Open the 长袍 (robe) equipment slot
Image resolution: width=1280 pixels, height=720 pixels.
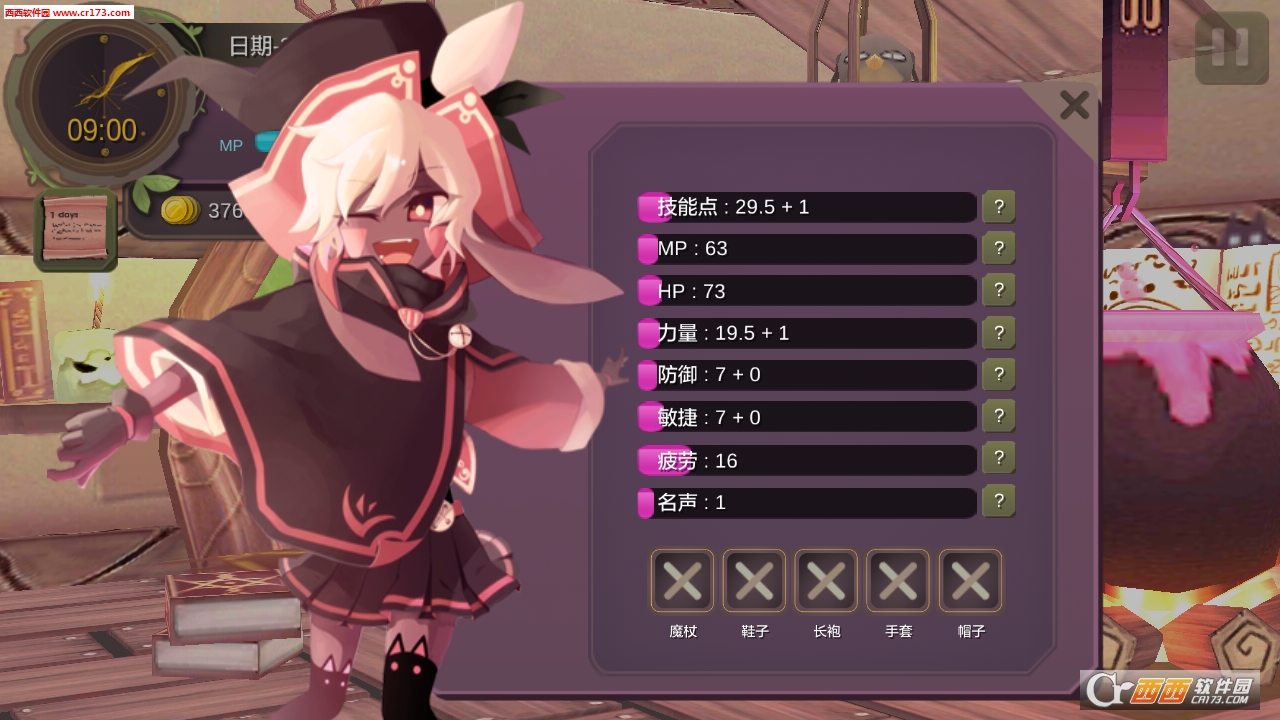(825, 580)
